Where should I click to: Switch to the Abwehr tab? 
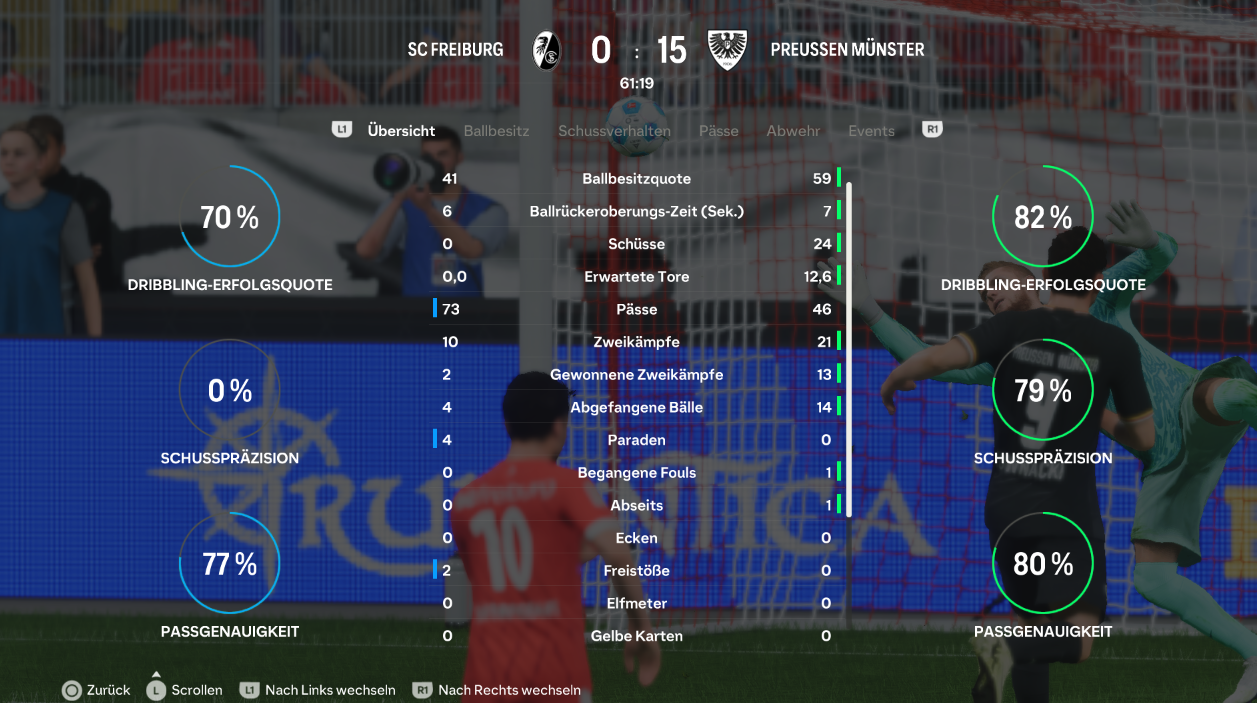[793, 131]
